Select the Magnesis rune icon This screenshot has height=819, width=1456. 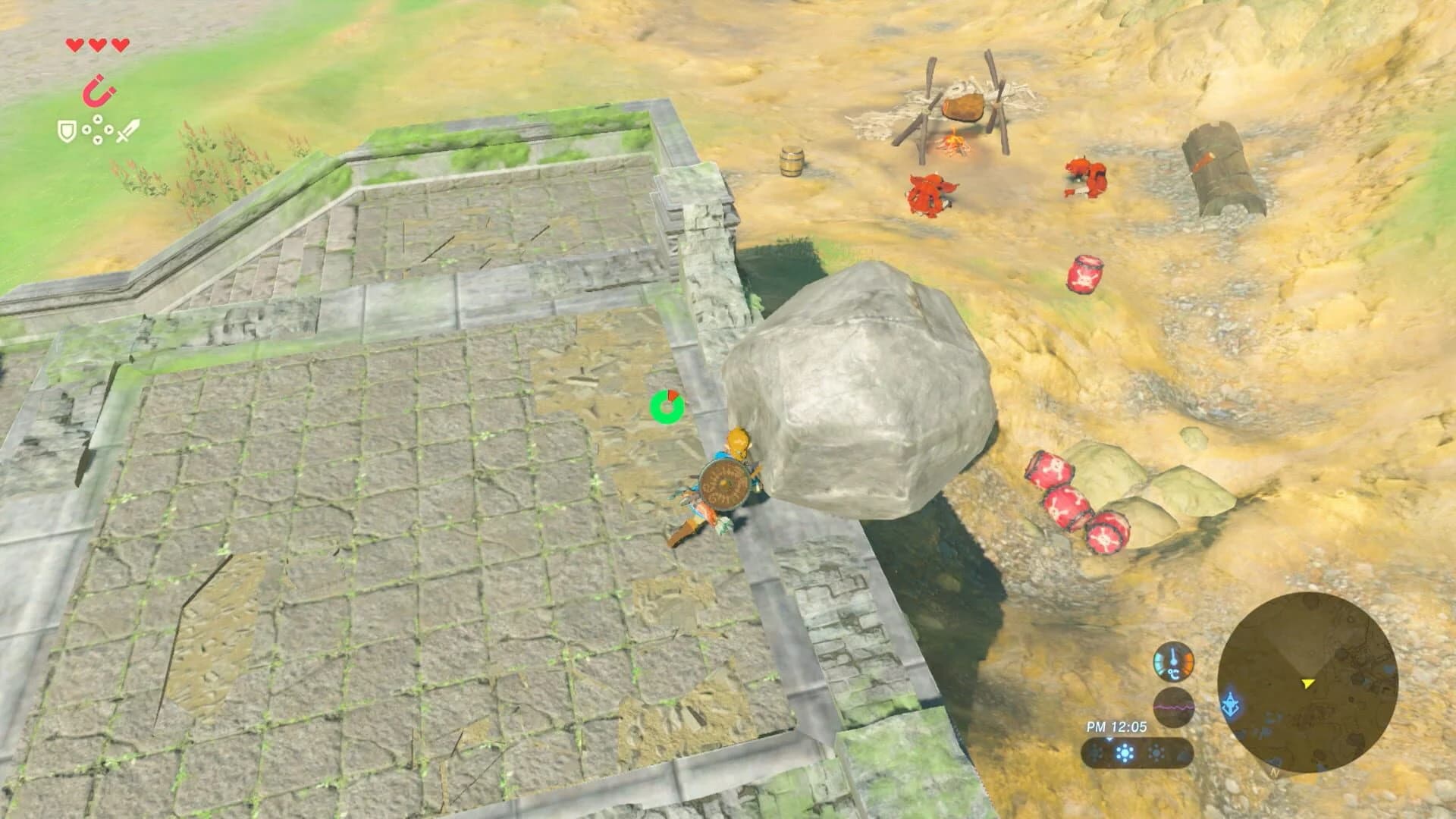coord(98,90)
